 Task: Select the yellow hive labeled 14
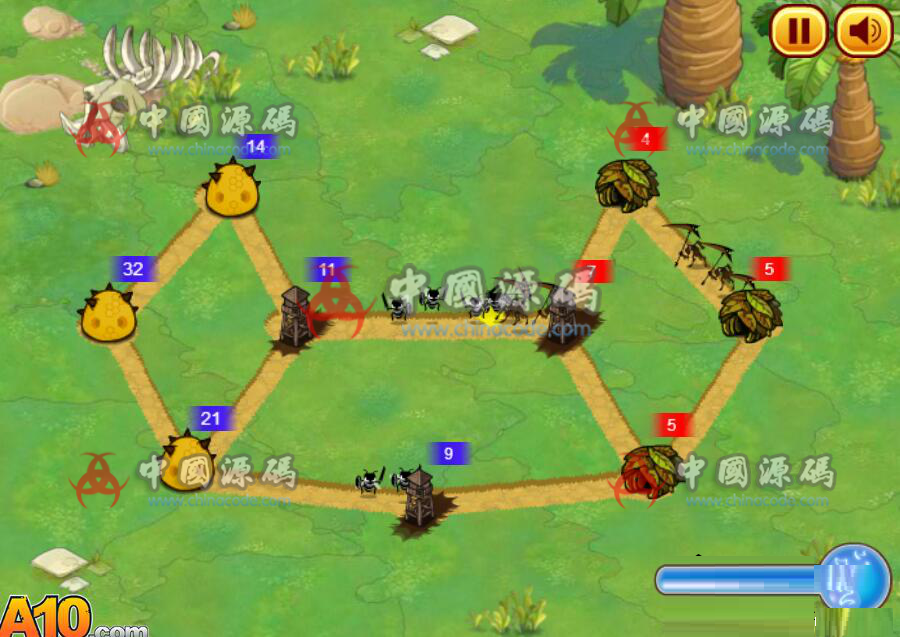(233, 189)
